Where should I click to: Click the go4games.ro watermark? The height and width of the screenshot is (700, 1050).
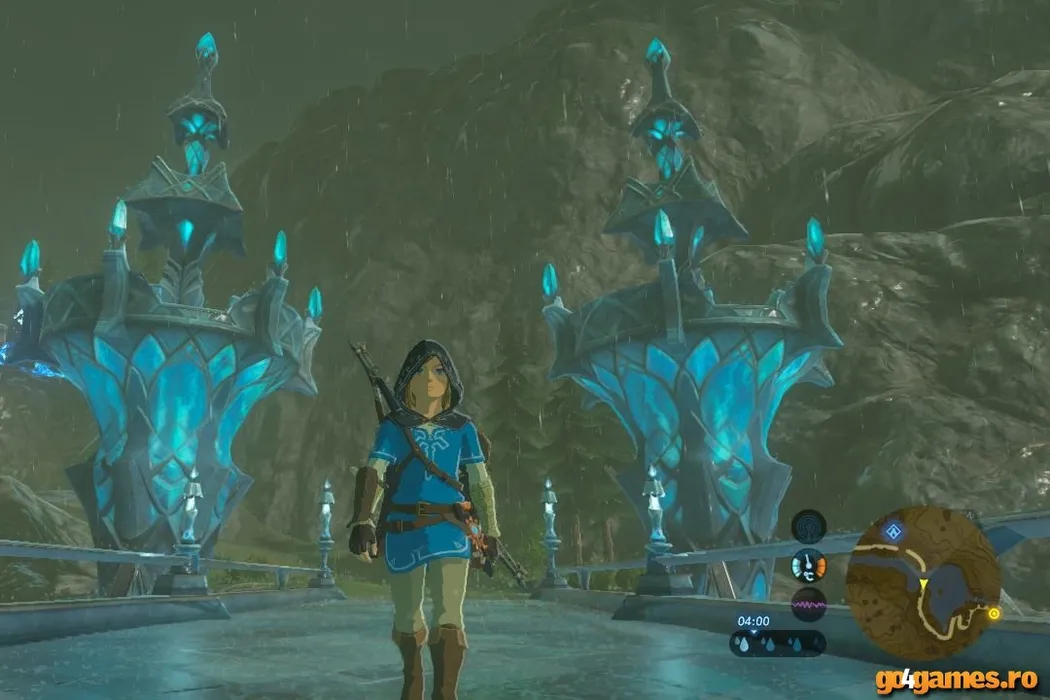[x=955, y=680]
